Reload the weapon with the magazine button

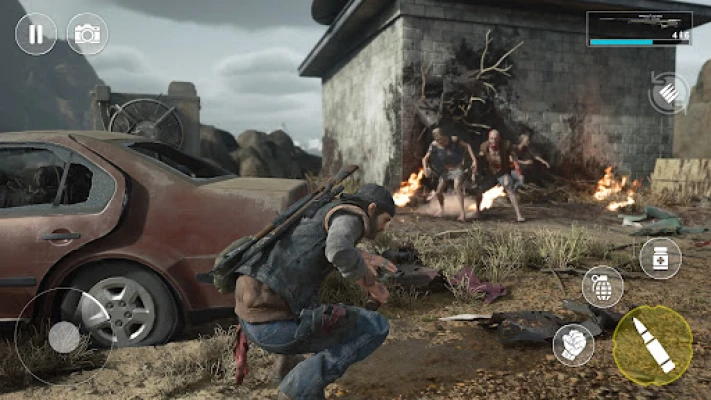click(x=667, y=92)
